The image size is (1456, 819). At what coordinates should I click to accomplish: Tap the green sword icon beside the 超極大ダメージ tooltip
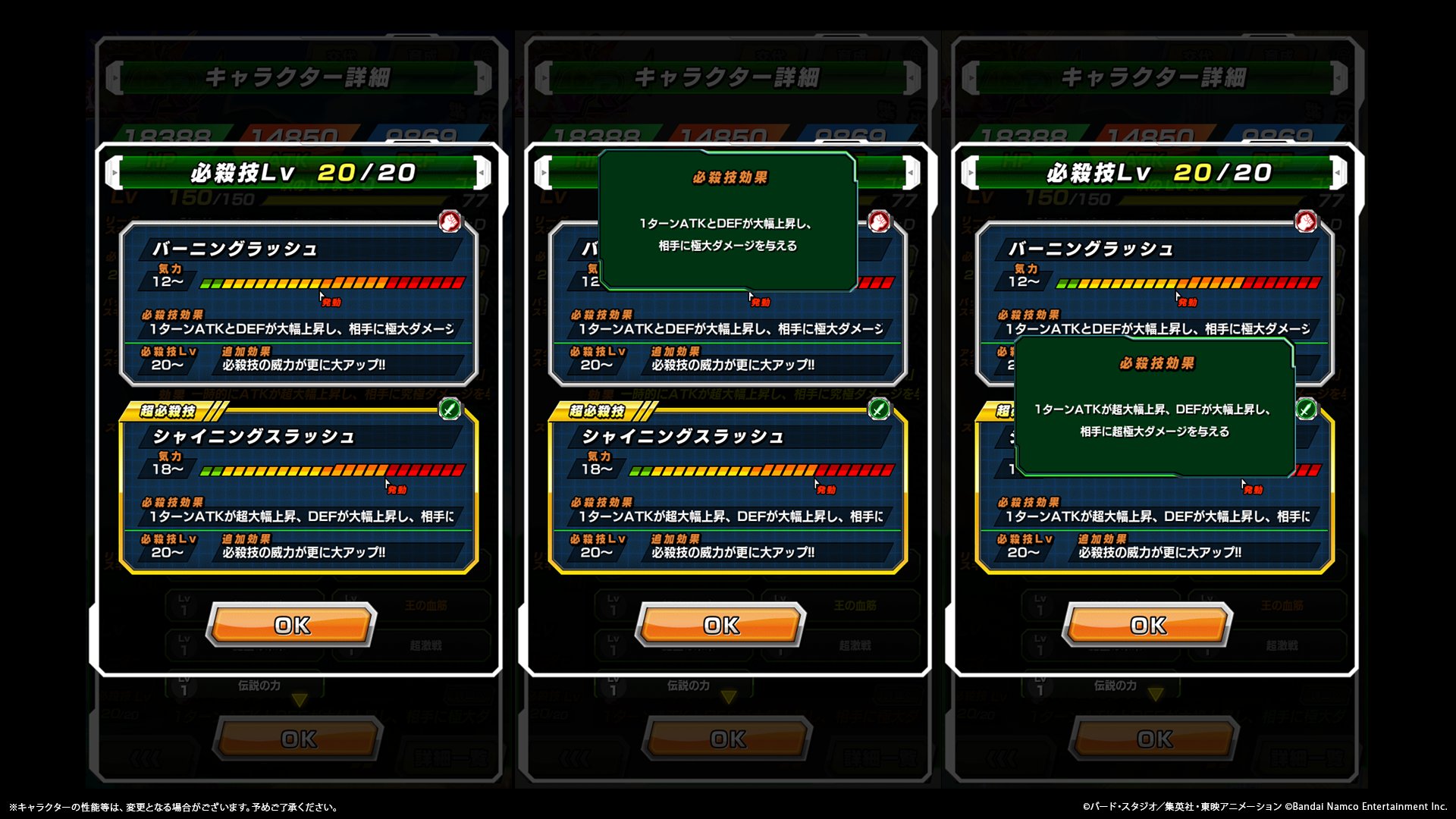(x=1306, y=409)
